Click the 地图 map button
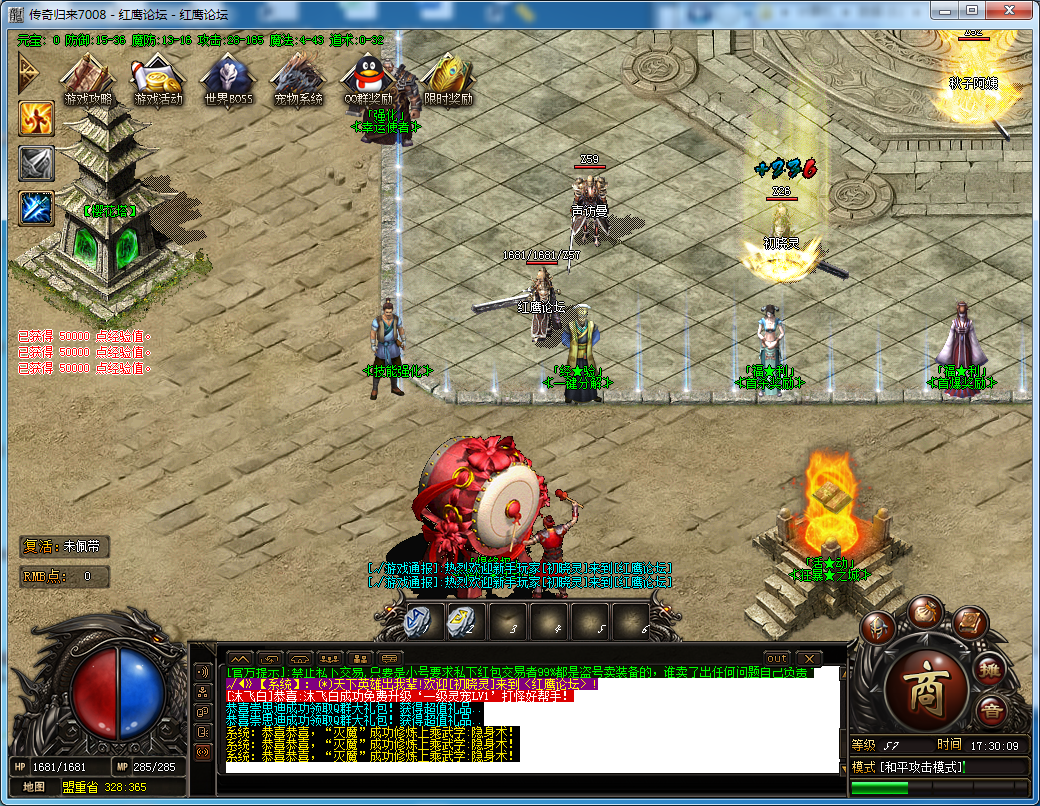 [33, 787]
